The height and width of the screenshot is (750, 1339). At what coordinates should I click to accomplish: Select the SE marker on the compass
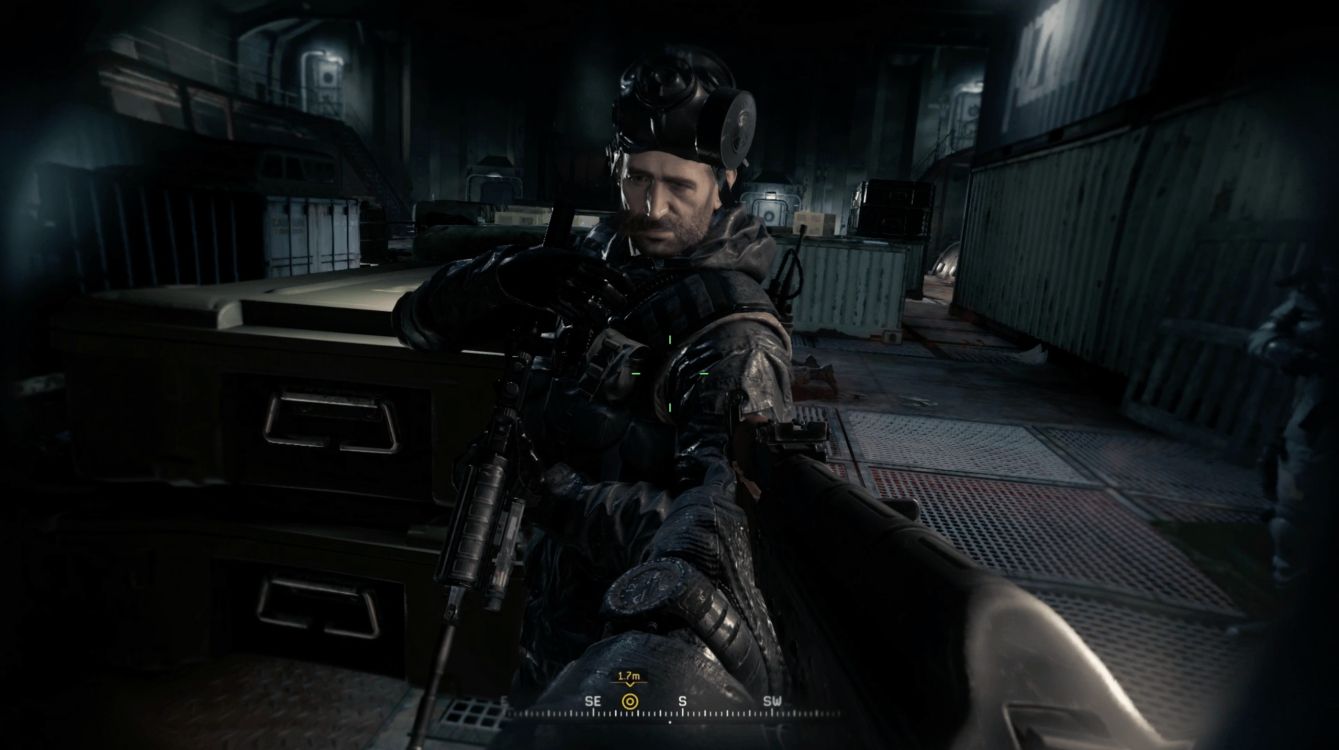(594, 700)
